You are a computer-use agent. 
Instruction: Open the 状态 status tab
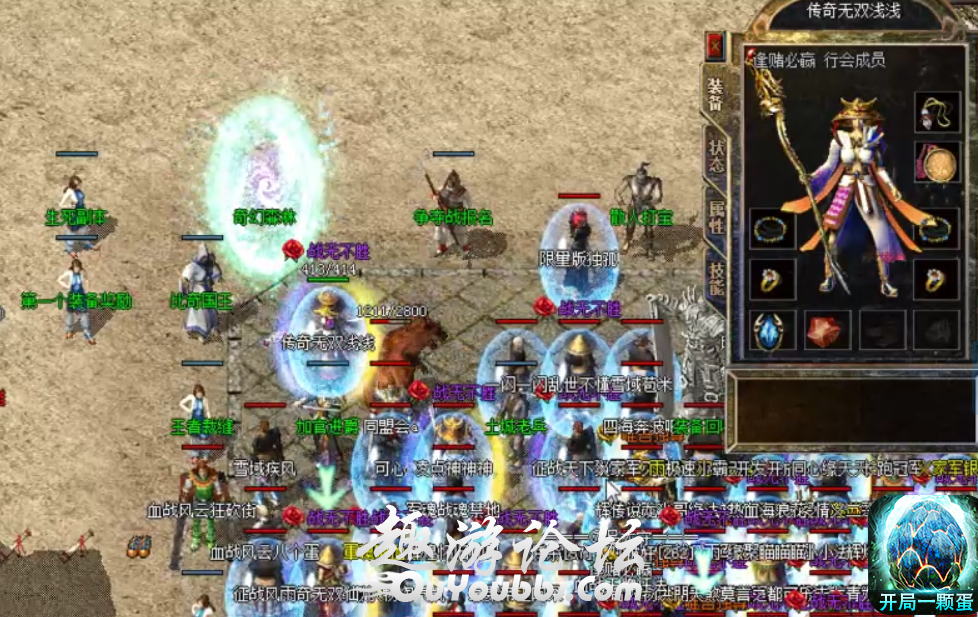pos(716,156)
